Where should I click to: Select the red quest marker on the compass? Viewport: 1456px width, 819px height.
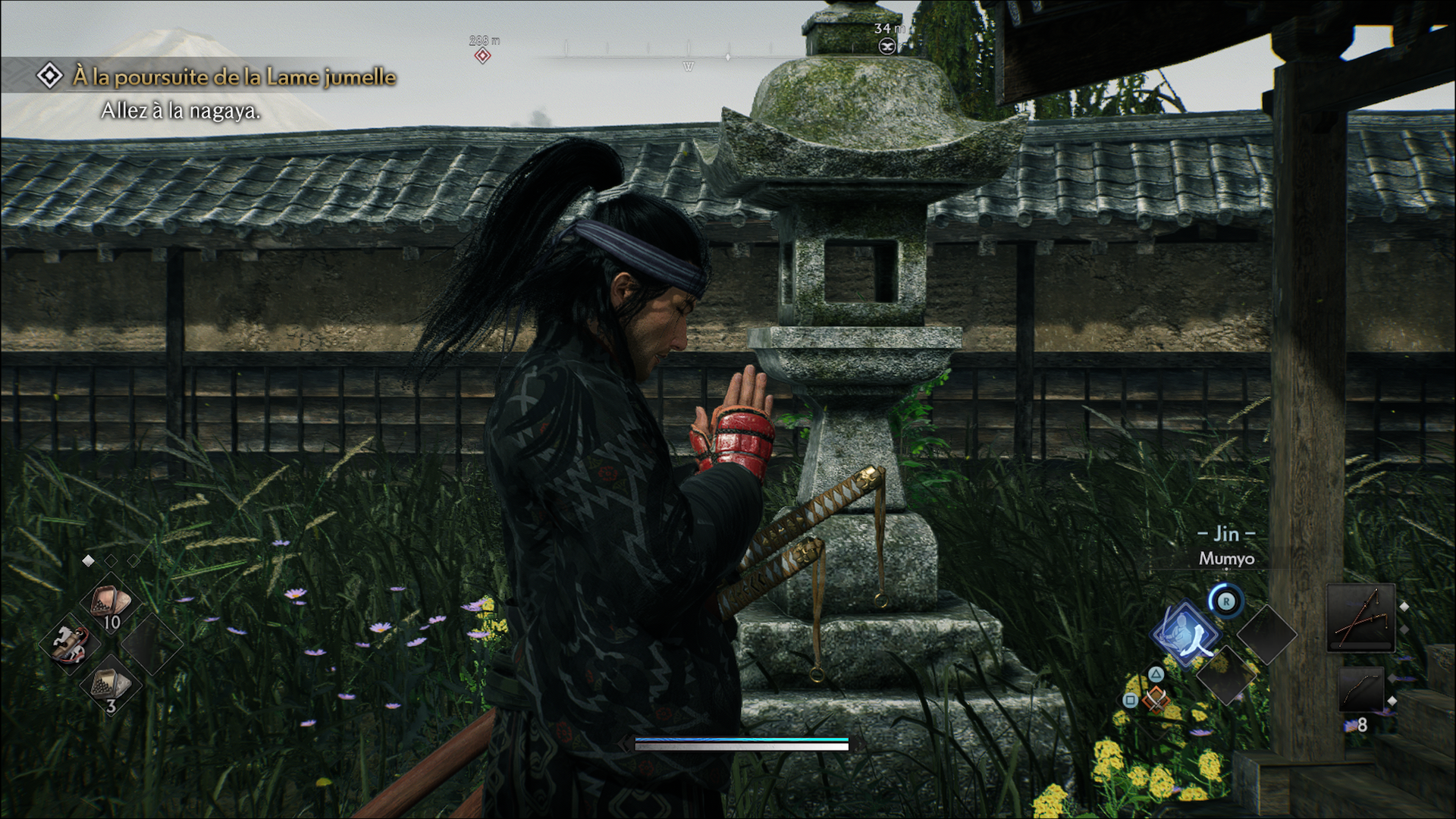click(x=482, y=55)
